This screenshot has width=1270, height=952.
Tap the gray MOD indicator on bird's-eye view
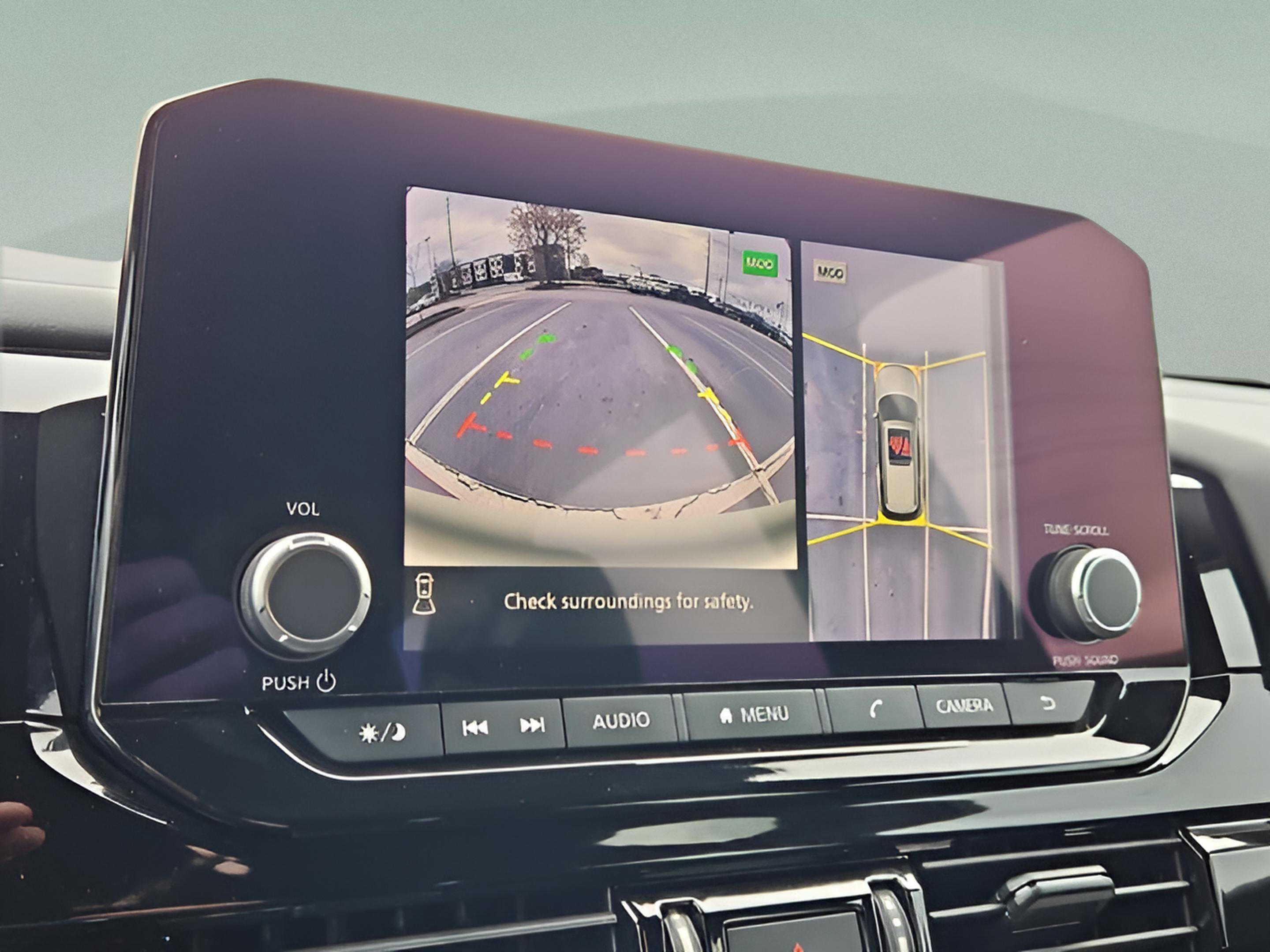point(829,272)
